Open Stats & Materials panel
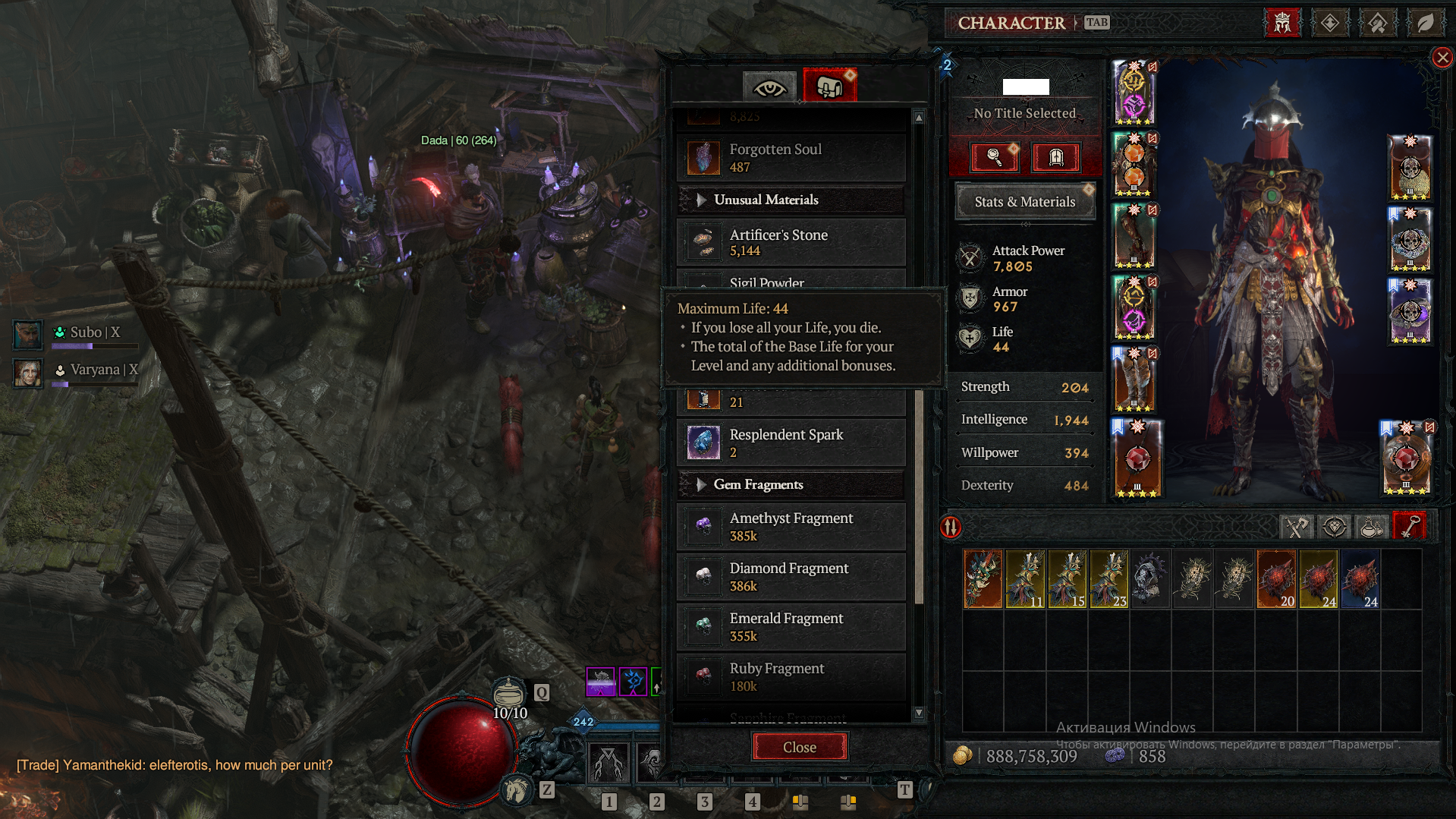The height and width of the screenshot is (819, 1456). click(x=1024, y=202)
